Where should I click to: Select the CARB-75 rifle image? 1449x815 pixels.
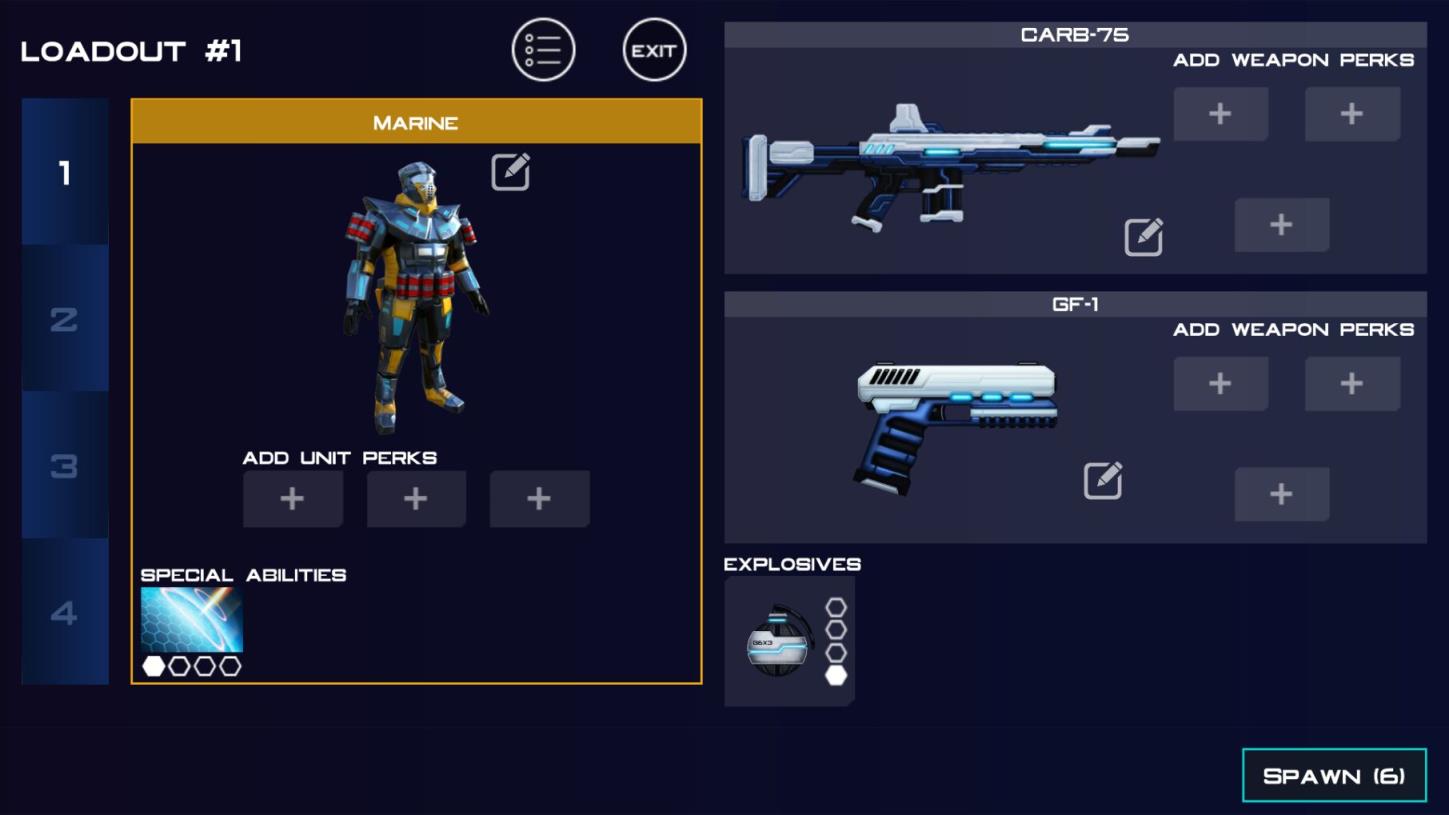point(950,165)
